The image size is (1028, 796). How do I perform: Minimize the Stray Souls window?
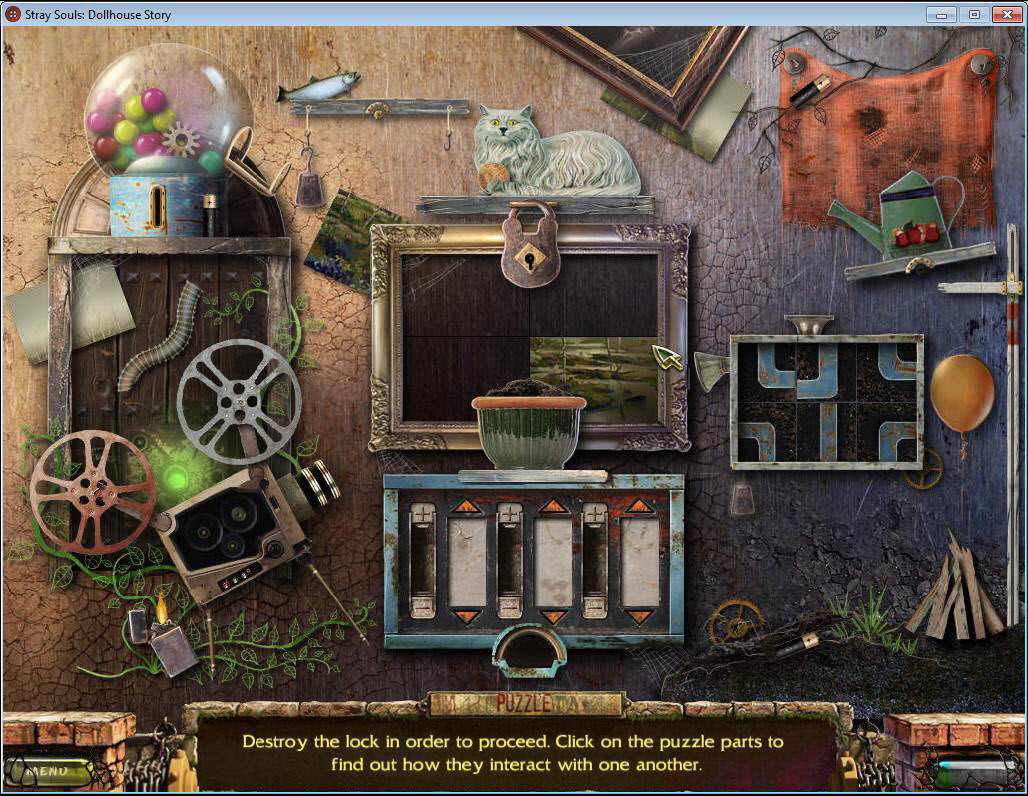point(940,14)
